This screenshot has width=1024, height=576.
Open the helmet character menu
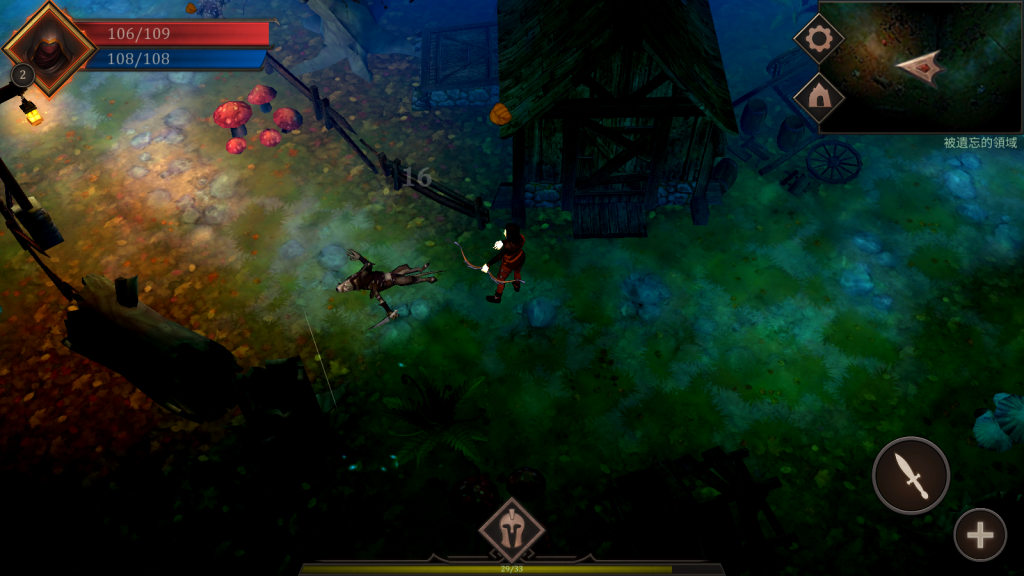point(512,530)
